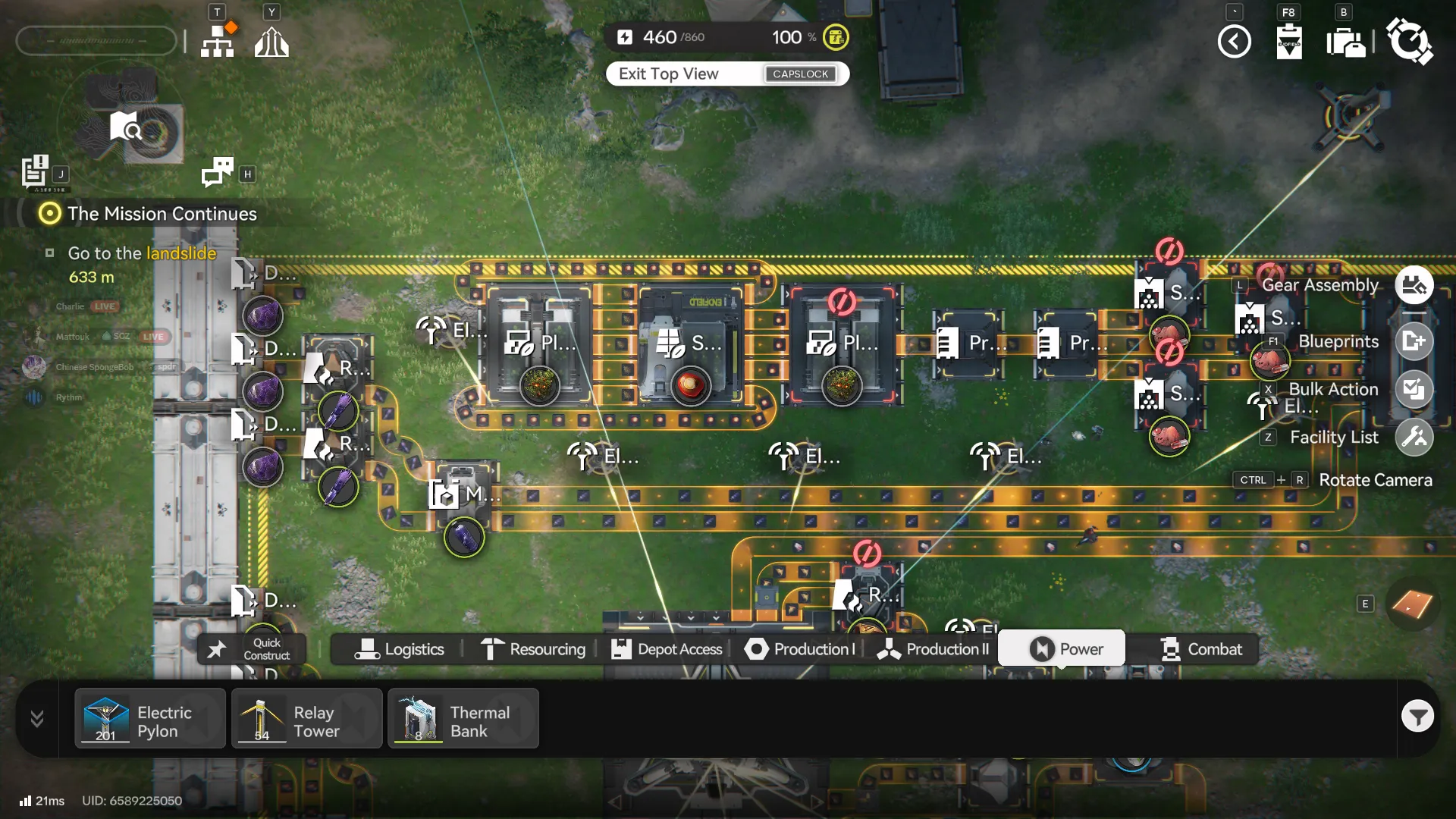The height and width of the screenshot is (819, 1456).
Task: Open the Combat category
Action: tap(1201, 649)
